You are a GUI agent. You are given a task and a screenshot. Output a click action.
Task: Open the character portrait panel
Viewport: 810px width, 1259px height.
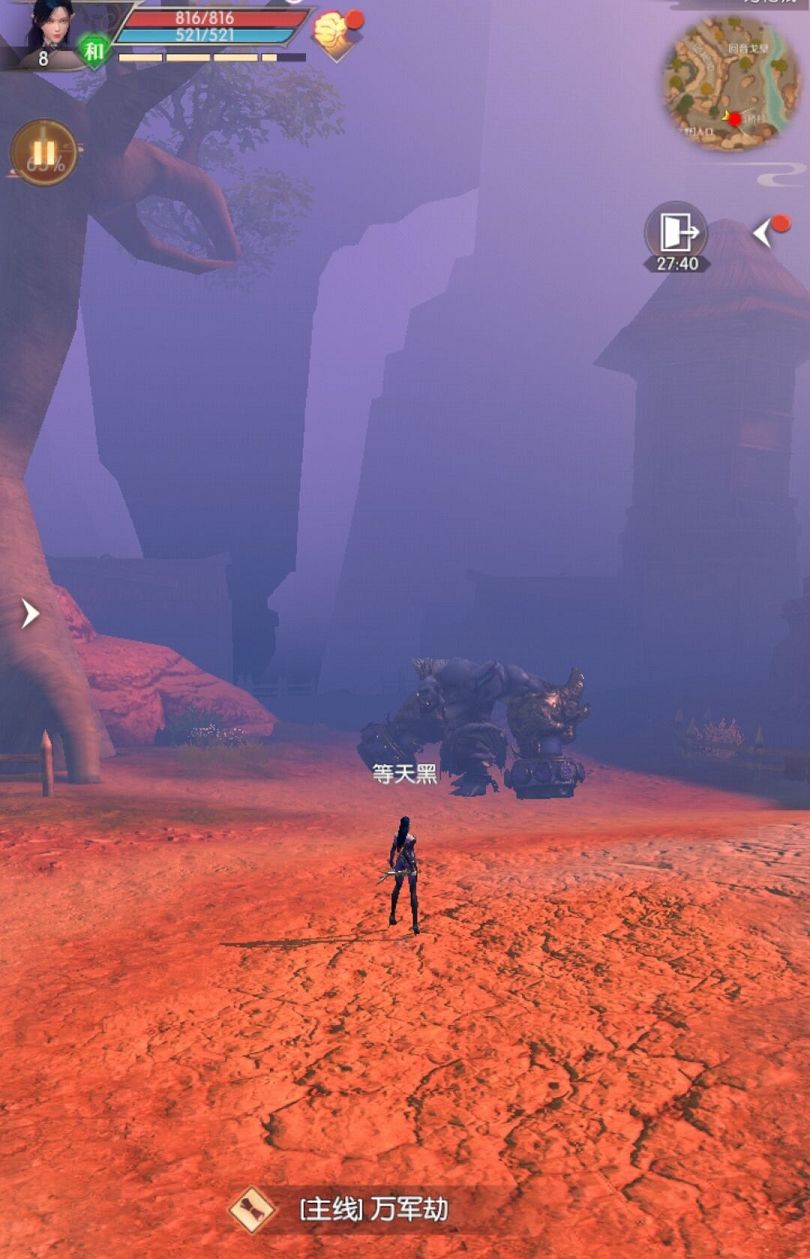tap(47, 26)
